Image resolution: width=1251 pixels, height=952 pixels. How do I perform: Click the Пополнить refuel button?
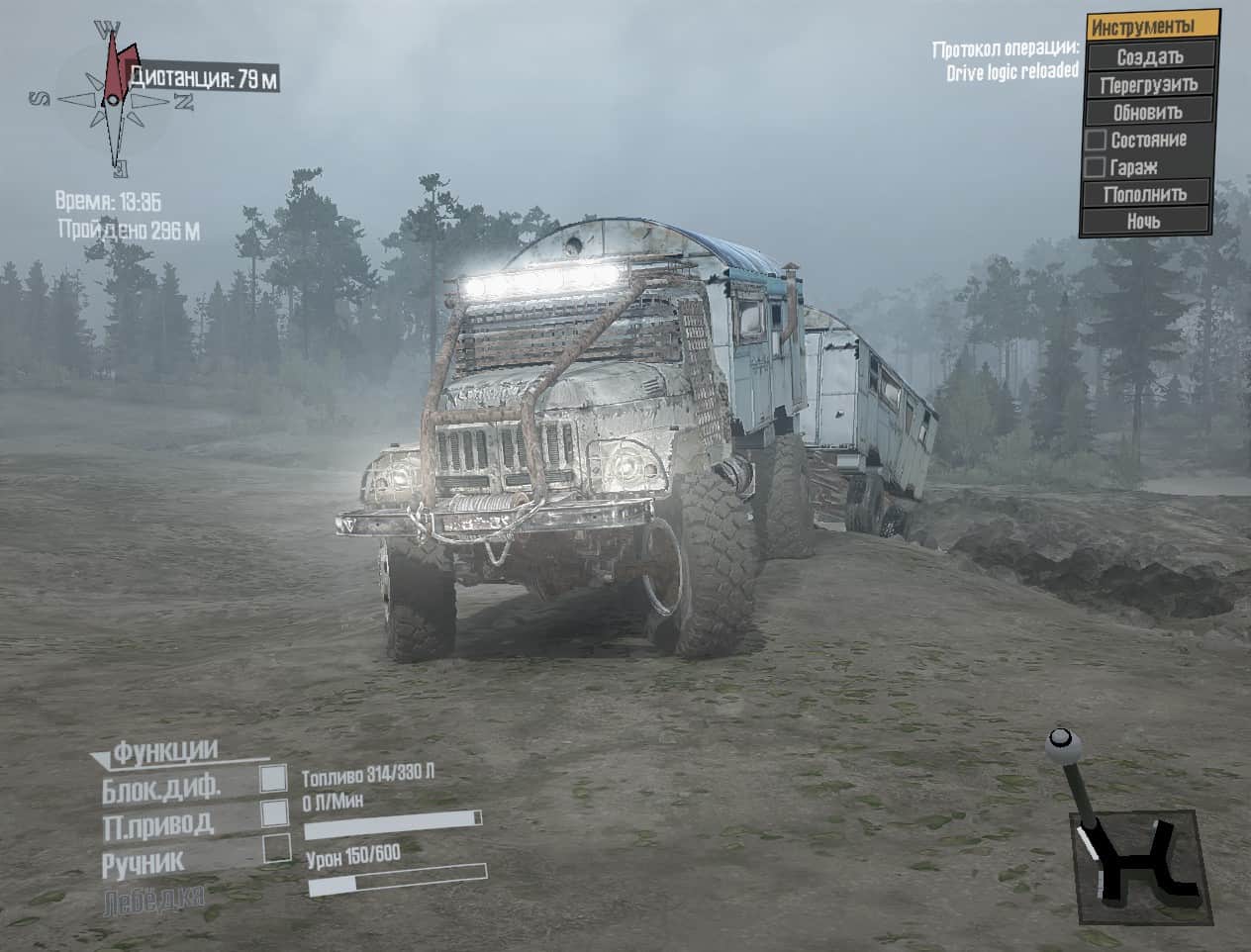pos(1145,194)
